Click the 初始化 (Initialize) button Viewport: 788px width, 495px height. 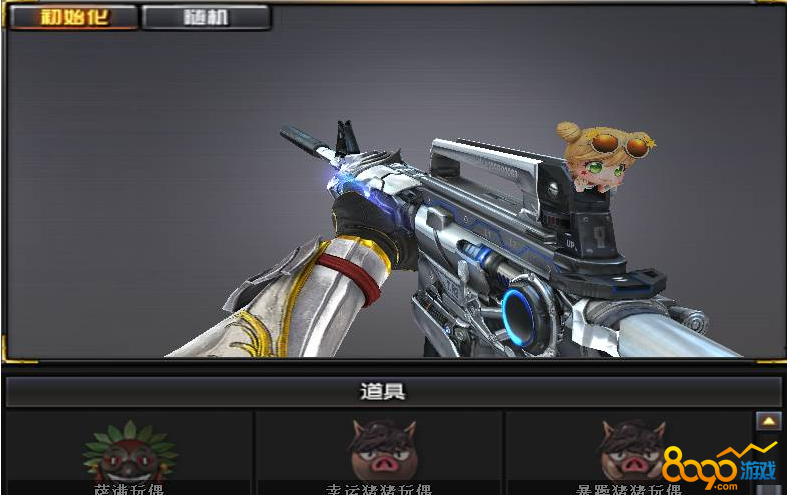[x=73, y=18]
